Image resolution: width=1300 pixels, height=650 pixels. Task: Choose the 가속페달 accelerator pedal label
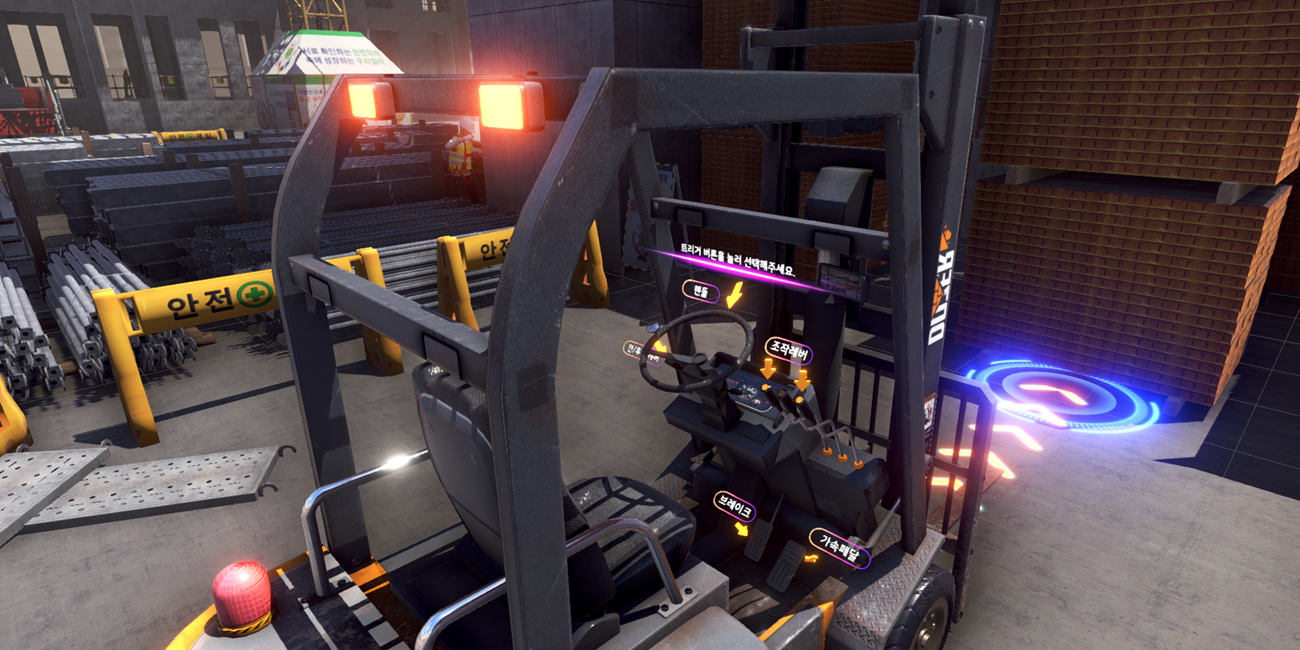(839, 546)
